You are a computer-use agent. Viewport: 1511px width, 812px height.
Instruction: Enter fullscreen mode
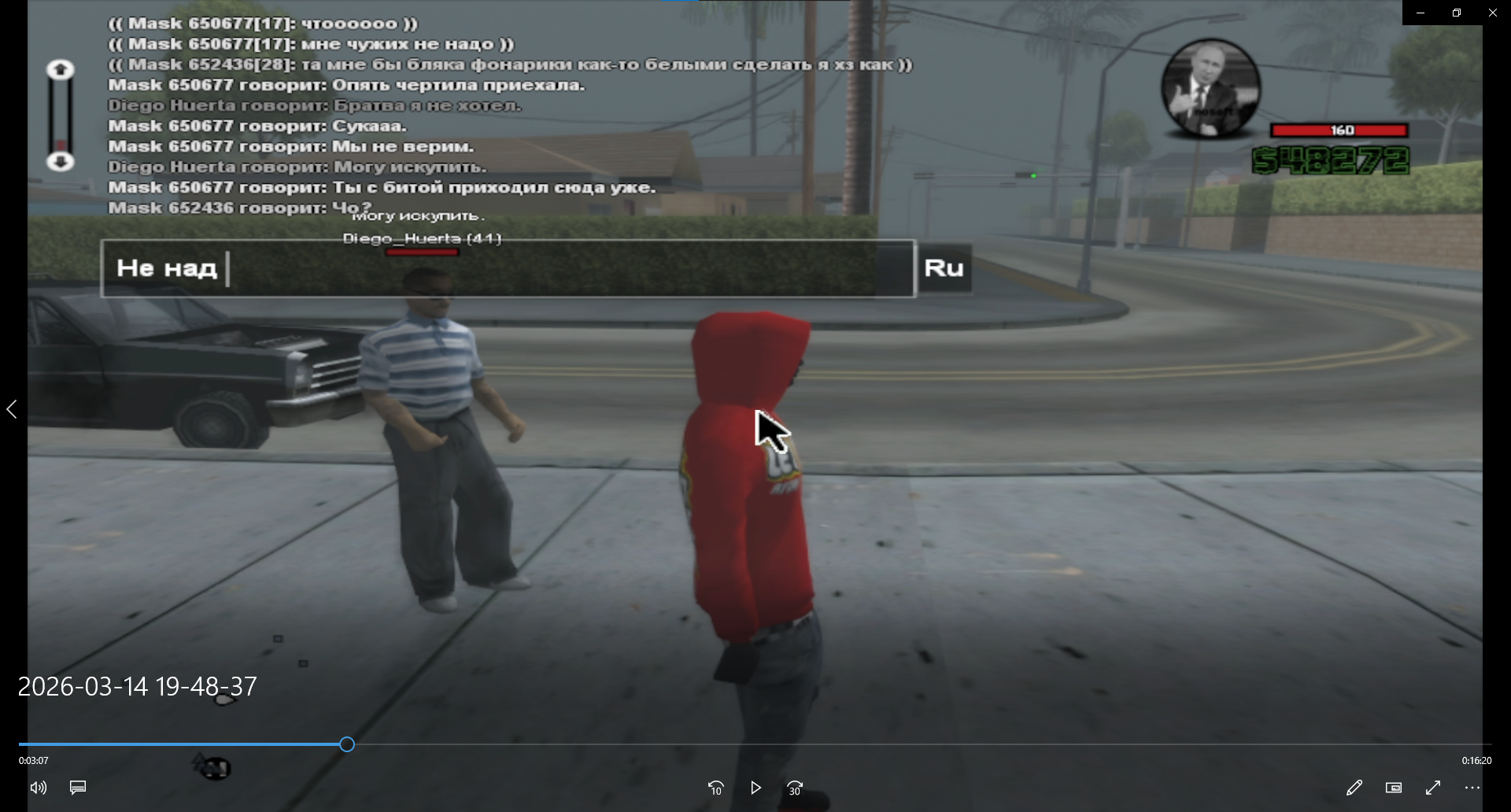click(1433, 788)
